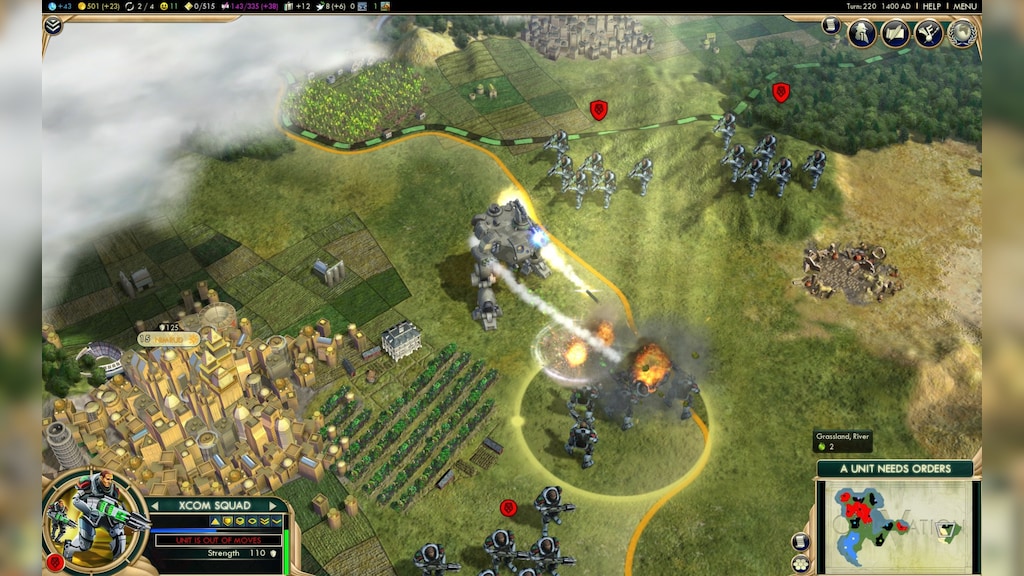The width and height of the screenshot is (1024, 576).
Task: Click the A UNIT NEEDS ORDERS button
Action: 895,469
